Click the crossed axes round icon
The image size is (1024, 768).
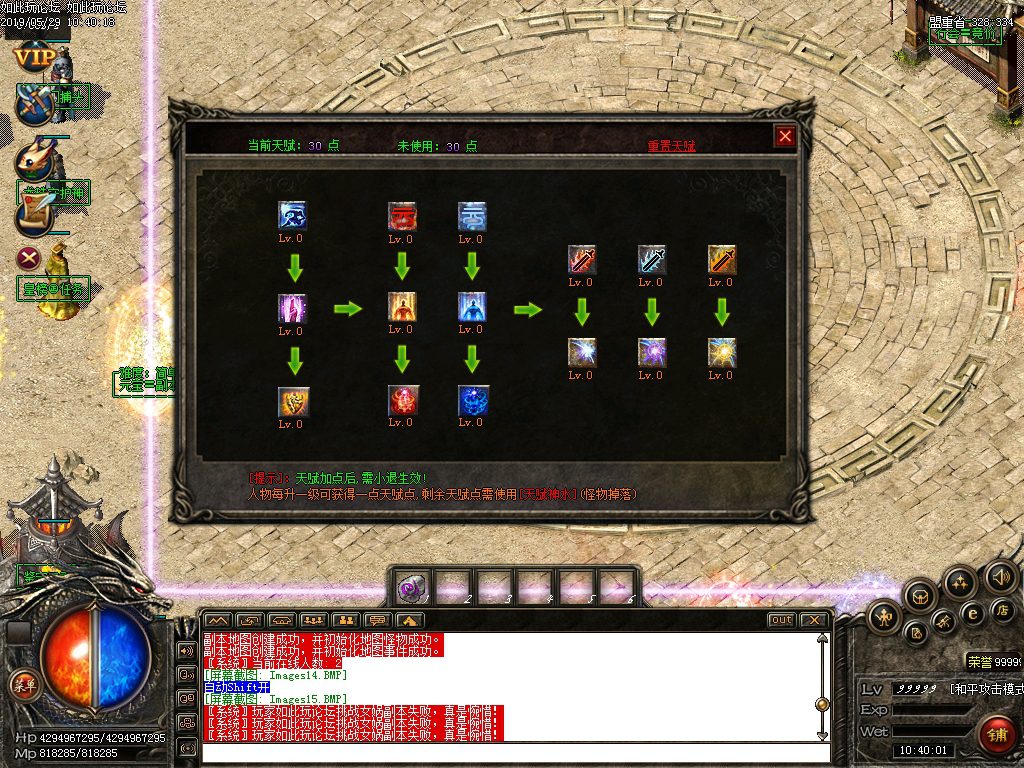(35, 104)
